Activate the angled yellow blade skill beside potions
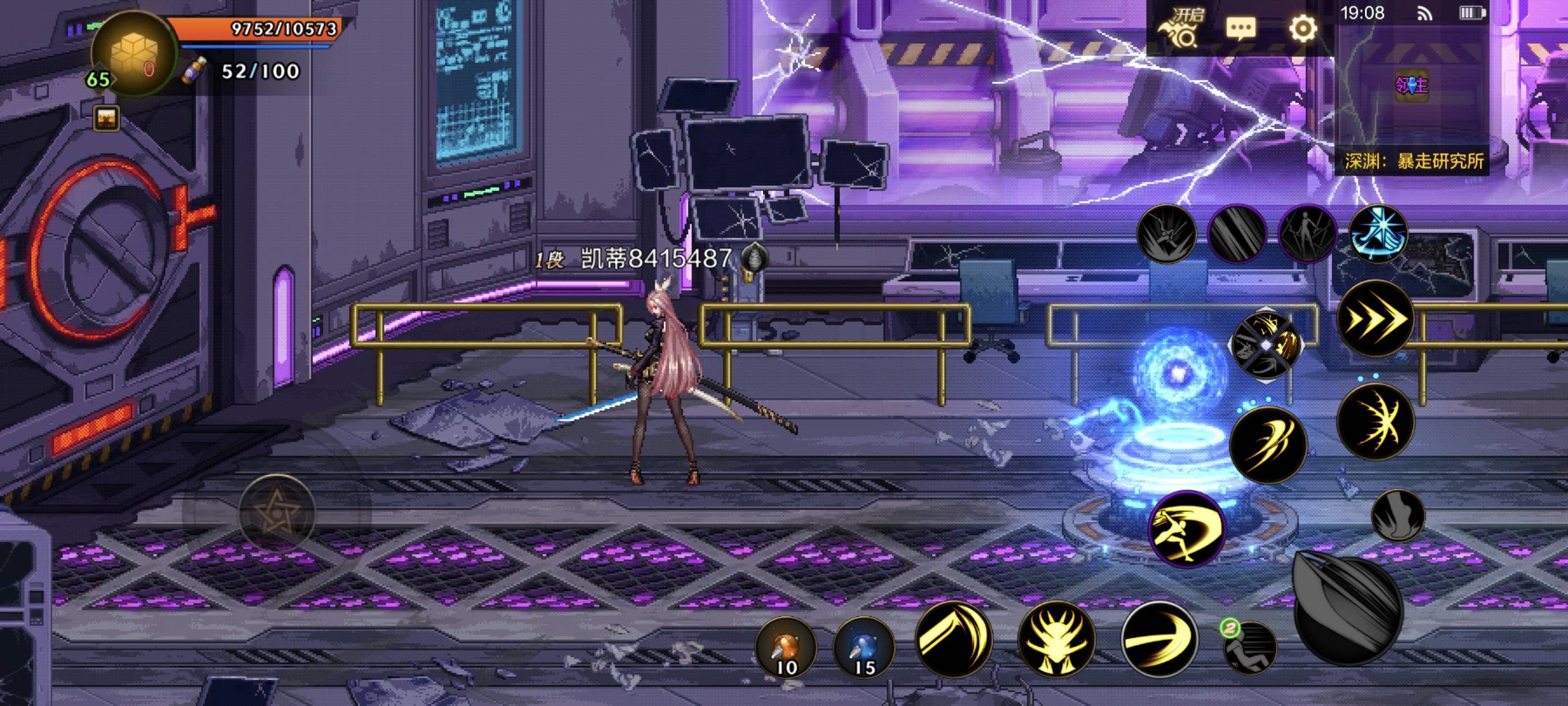The image size is (1568, 706). (953, 640)
